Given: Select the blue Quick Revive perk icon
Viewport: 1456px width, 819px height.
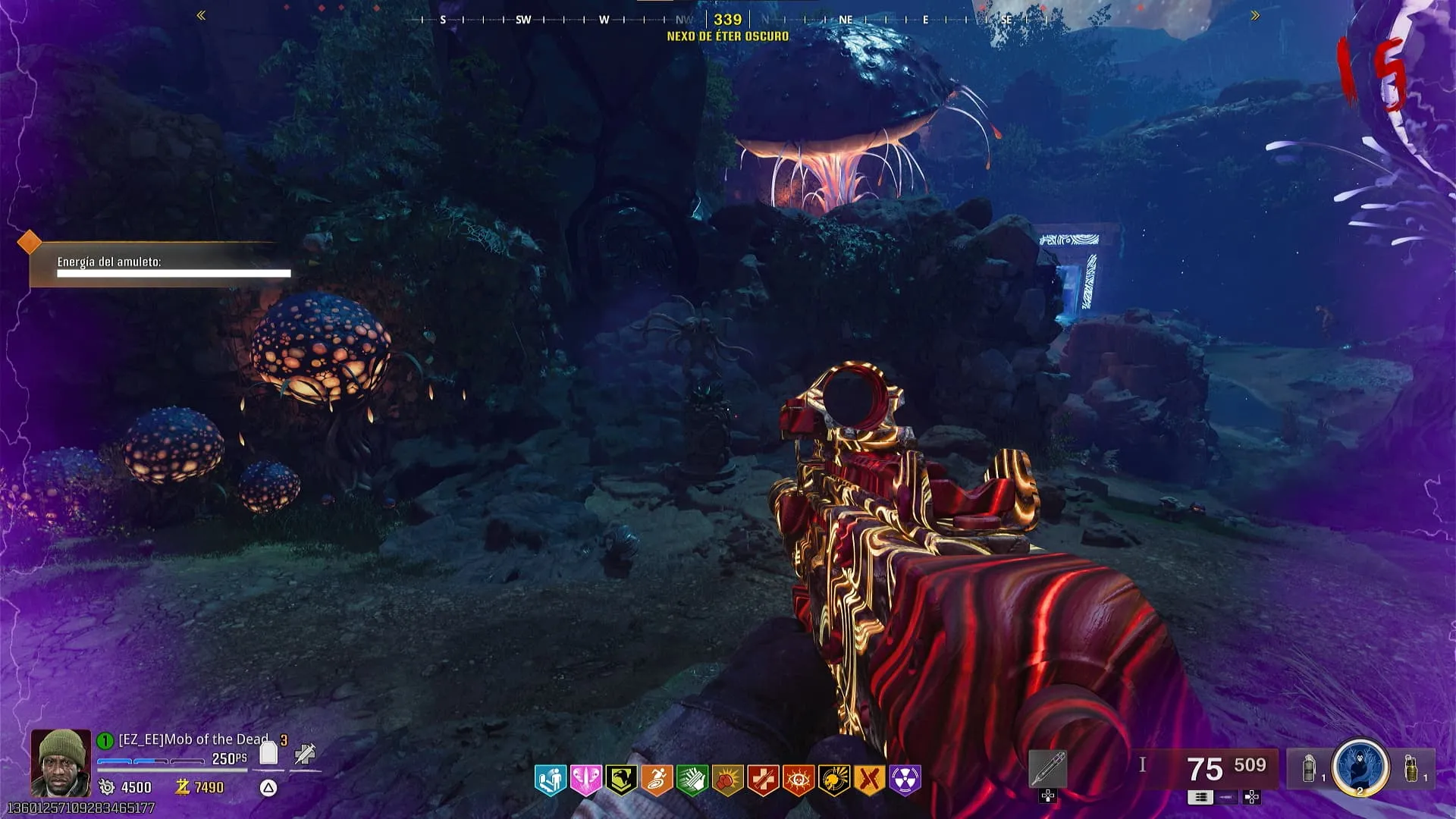Looking at the screenshot, I should point(550,780).
